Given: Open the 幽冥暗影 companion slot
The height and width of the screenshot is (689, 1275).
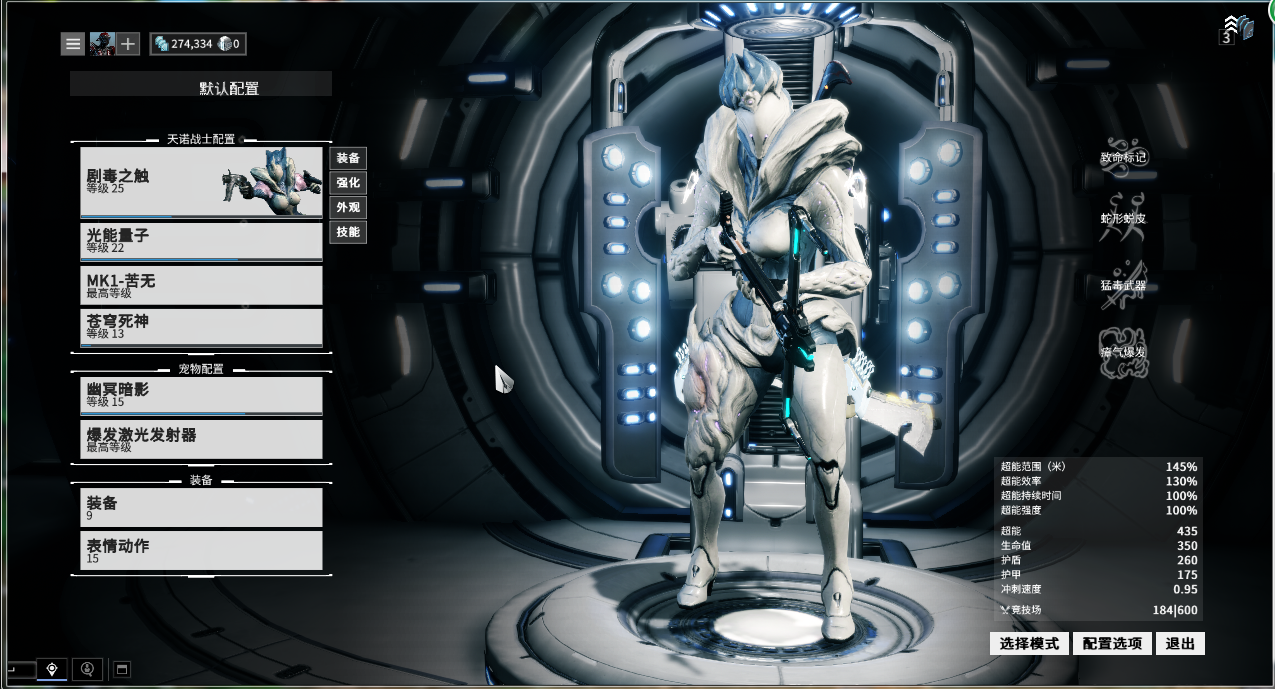Looking at the screenshot, I should [x=201, y=395].
